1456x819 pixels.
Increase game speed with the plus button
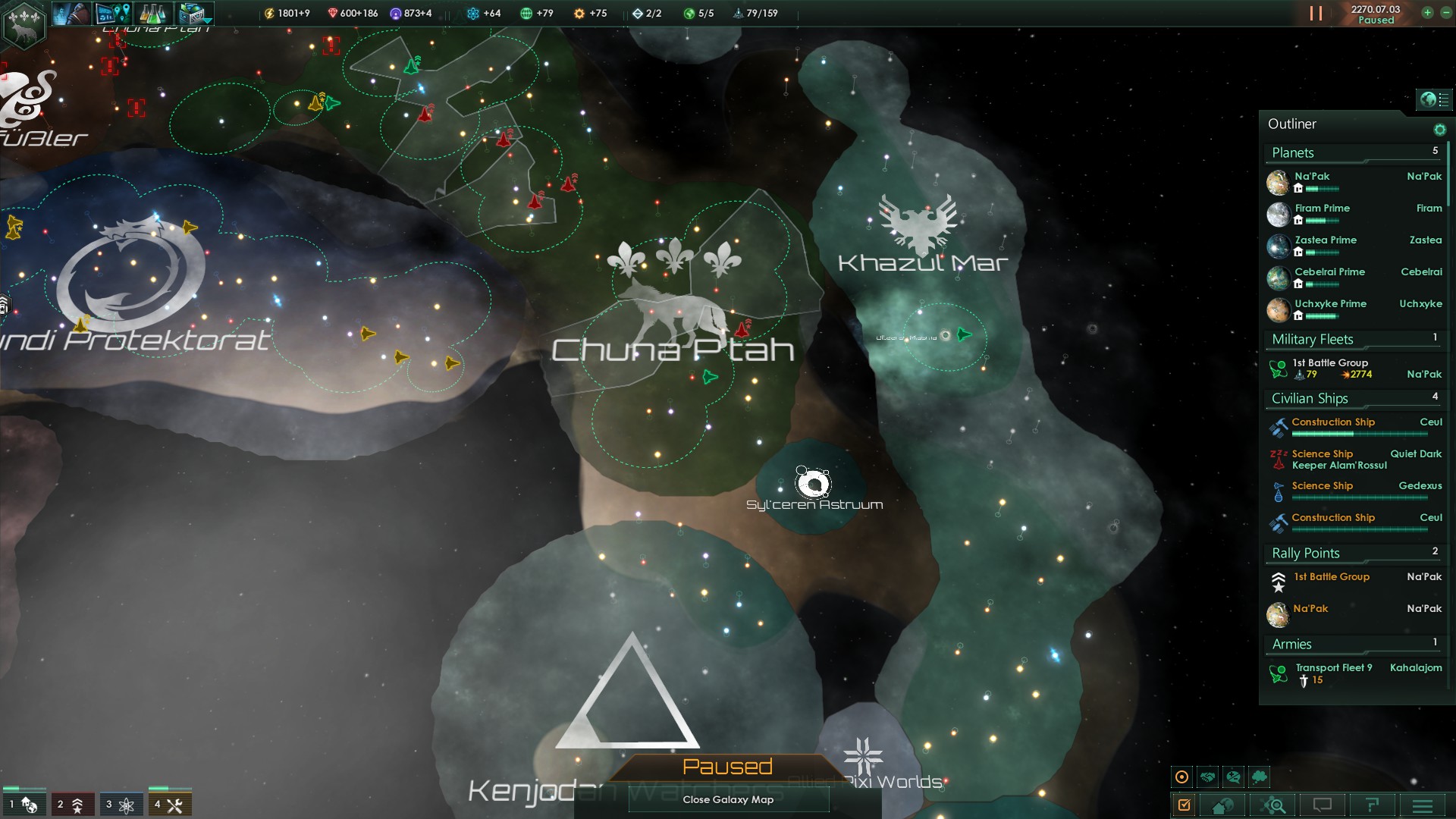point(1427,13)
